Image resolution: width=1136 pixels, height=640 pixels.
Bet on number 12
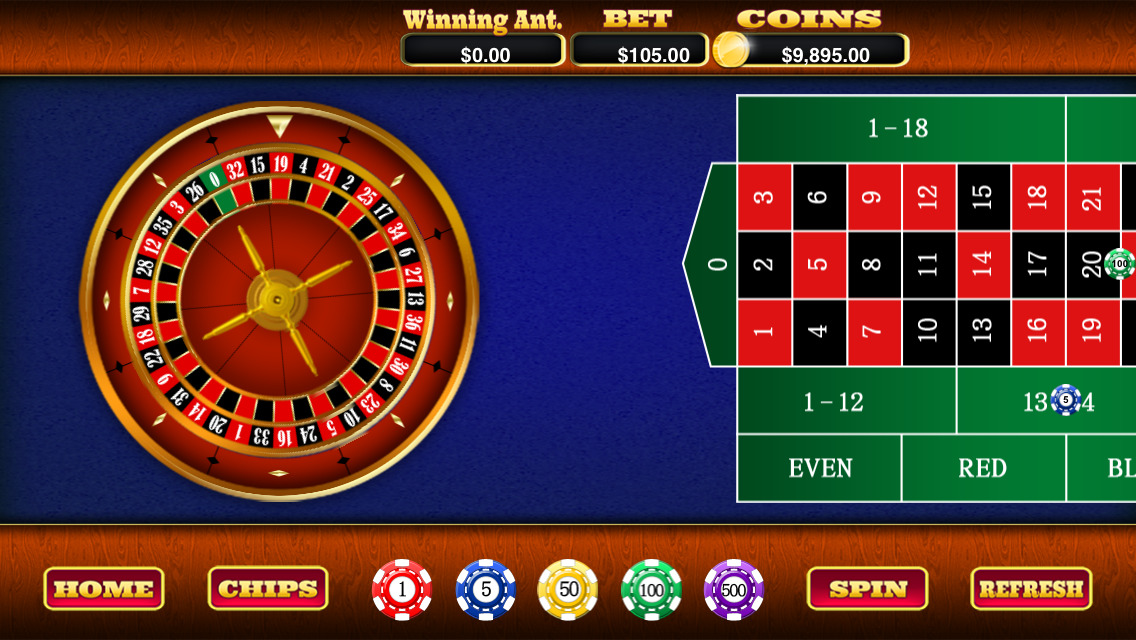pos(929,197)
